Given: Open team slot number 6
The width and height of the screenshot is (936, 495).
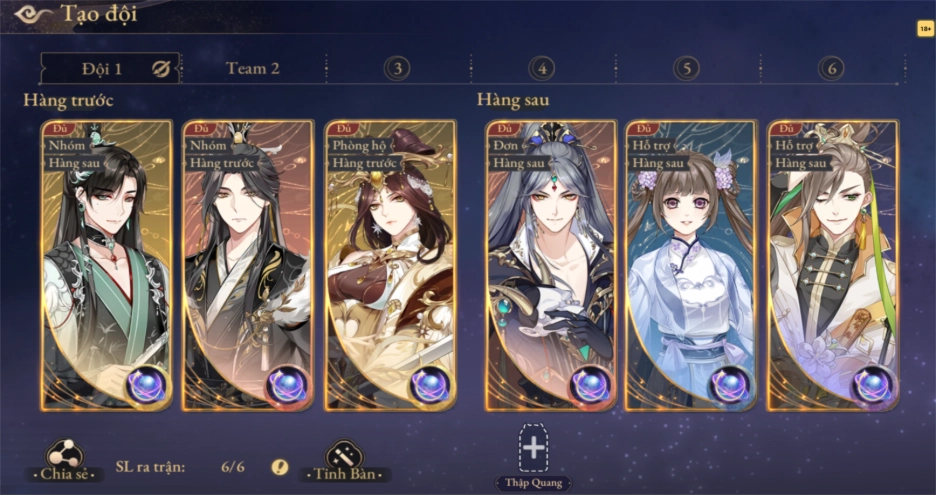Looking at the screenshot, I should click(831, 68).
